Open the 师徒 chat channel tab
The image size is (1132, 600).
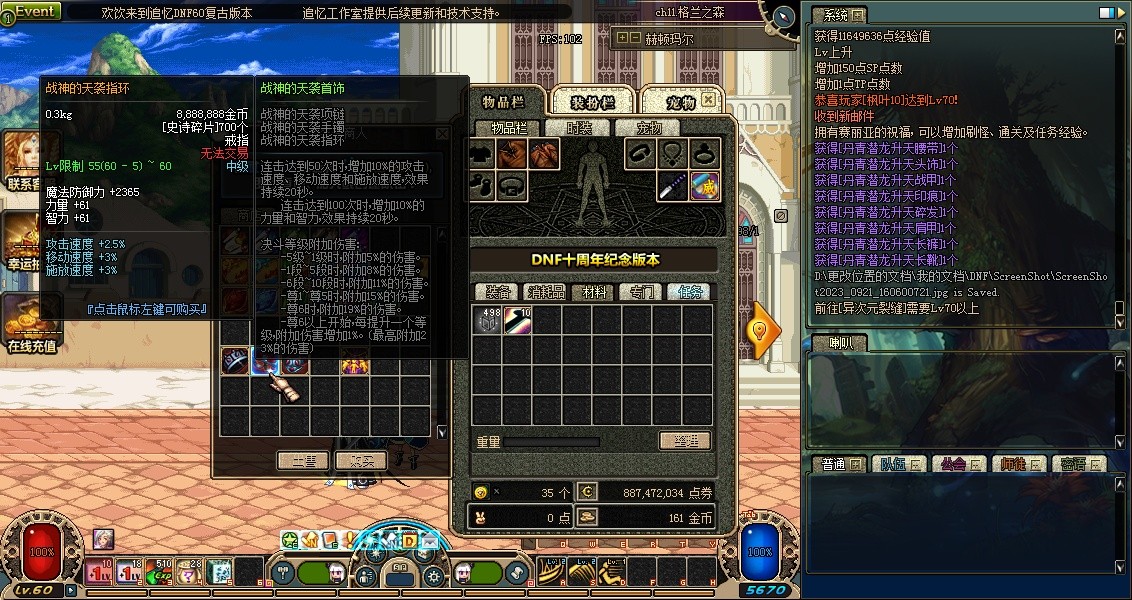tap(1018, 465)
